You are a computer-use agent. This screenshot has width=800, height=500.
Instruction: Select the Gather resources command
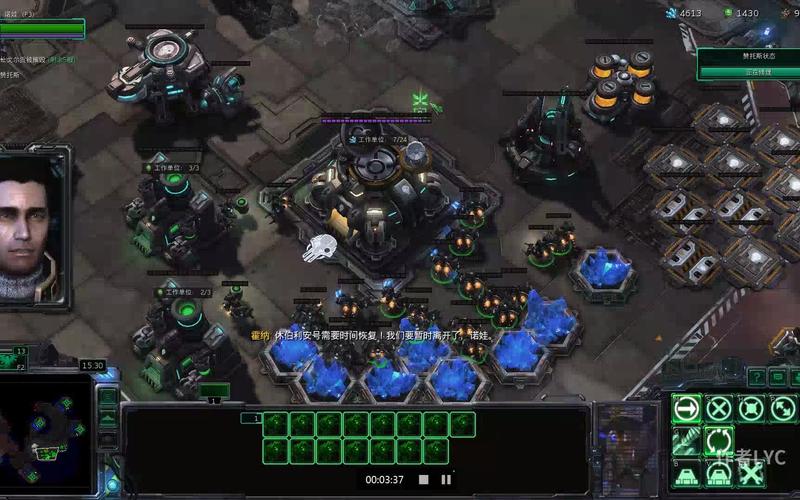coord(687,440)
